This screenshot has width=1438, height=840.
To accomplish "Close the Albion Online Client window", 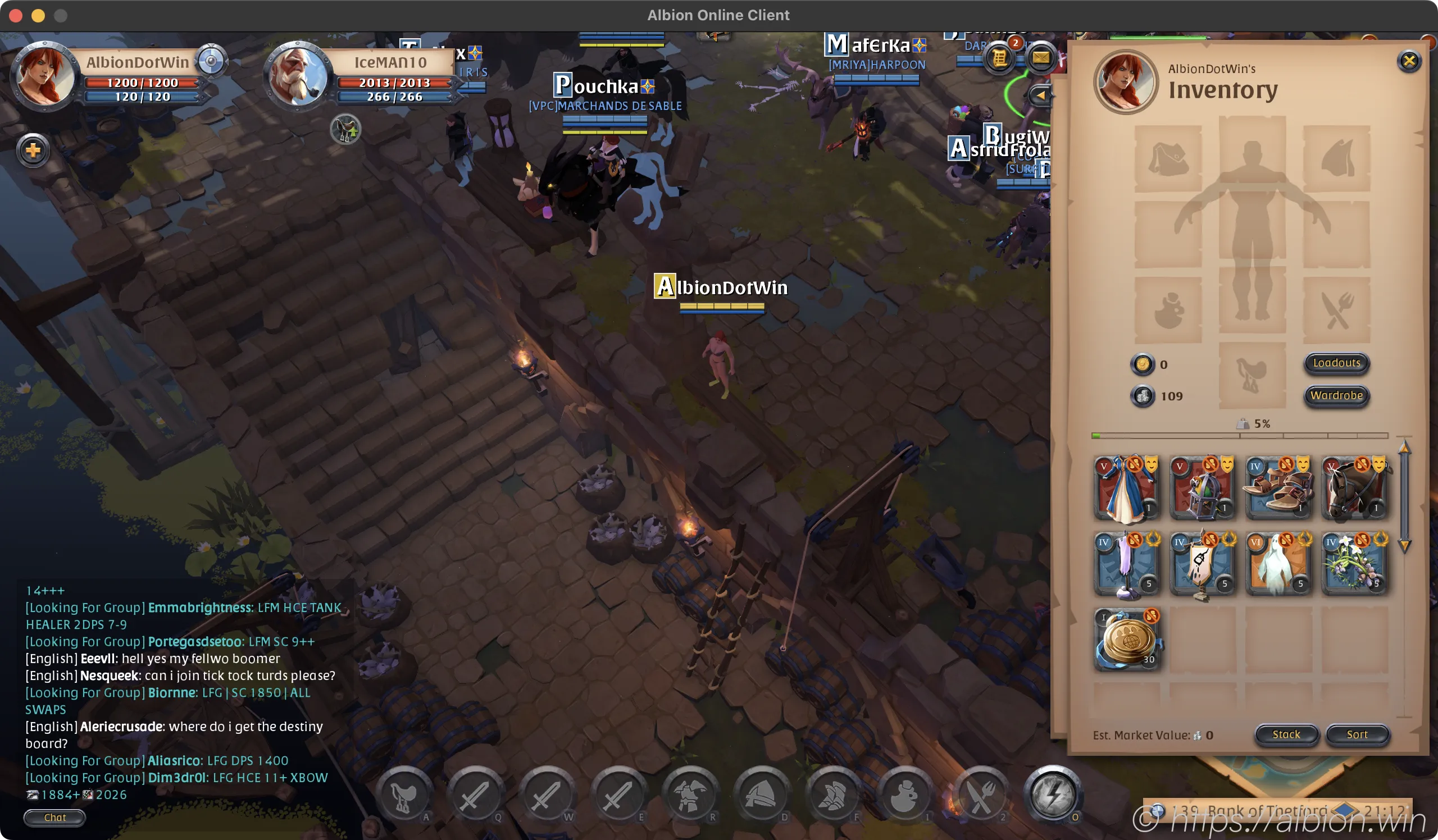I will click(x=16, y=15).
